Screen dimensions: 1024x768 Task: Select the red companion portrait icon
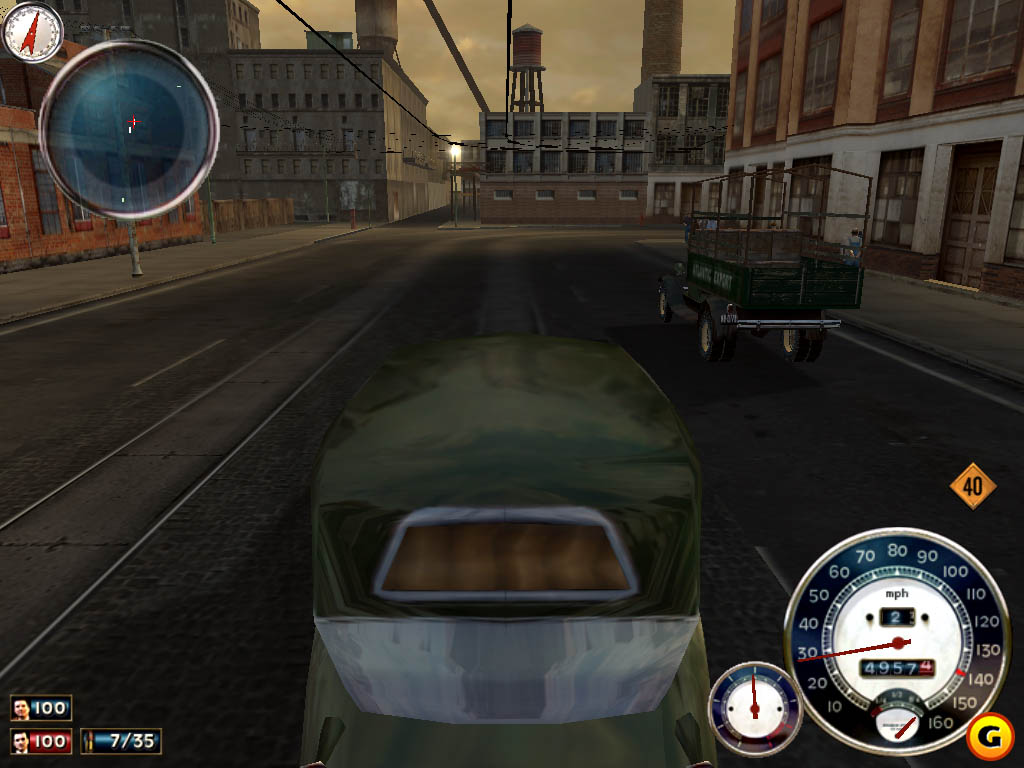pyautogui.click(x=21, y=742)
